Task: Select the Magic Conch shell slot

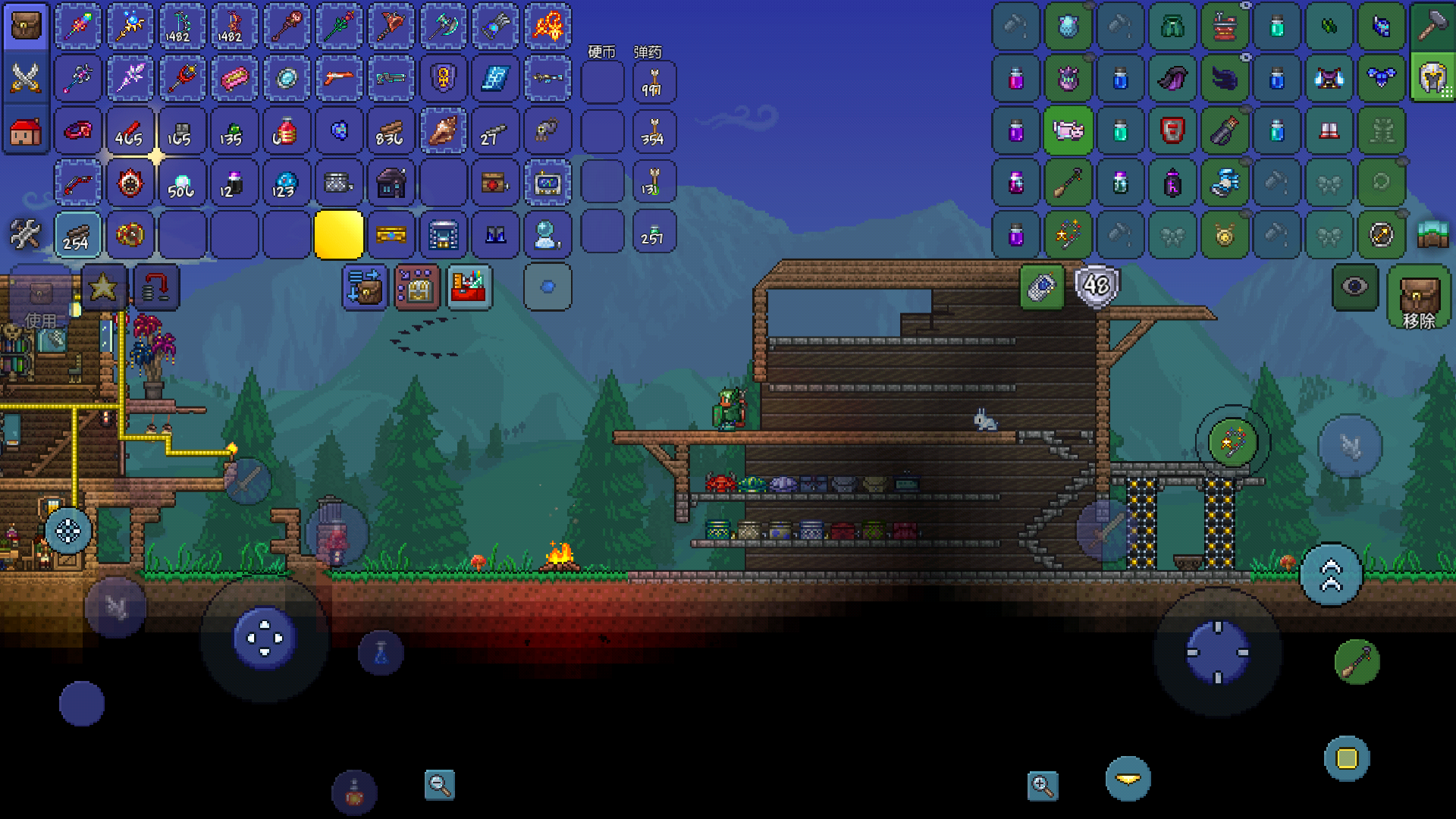Action: tap(444, 131)
